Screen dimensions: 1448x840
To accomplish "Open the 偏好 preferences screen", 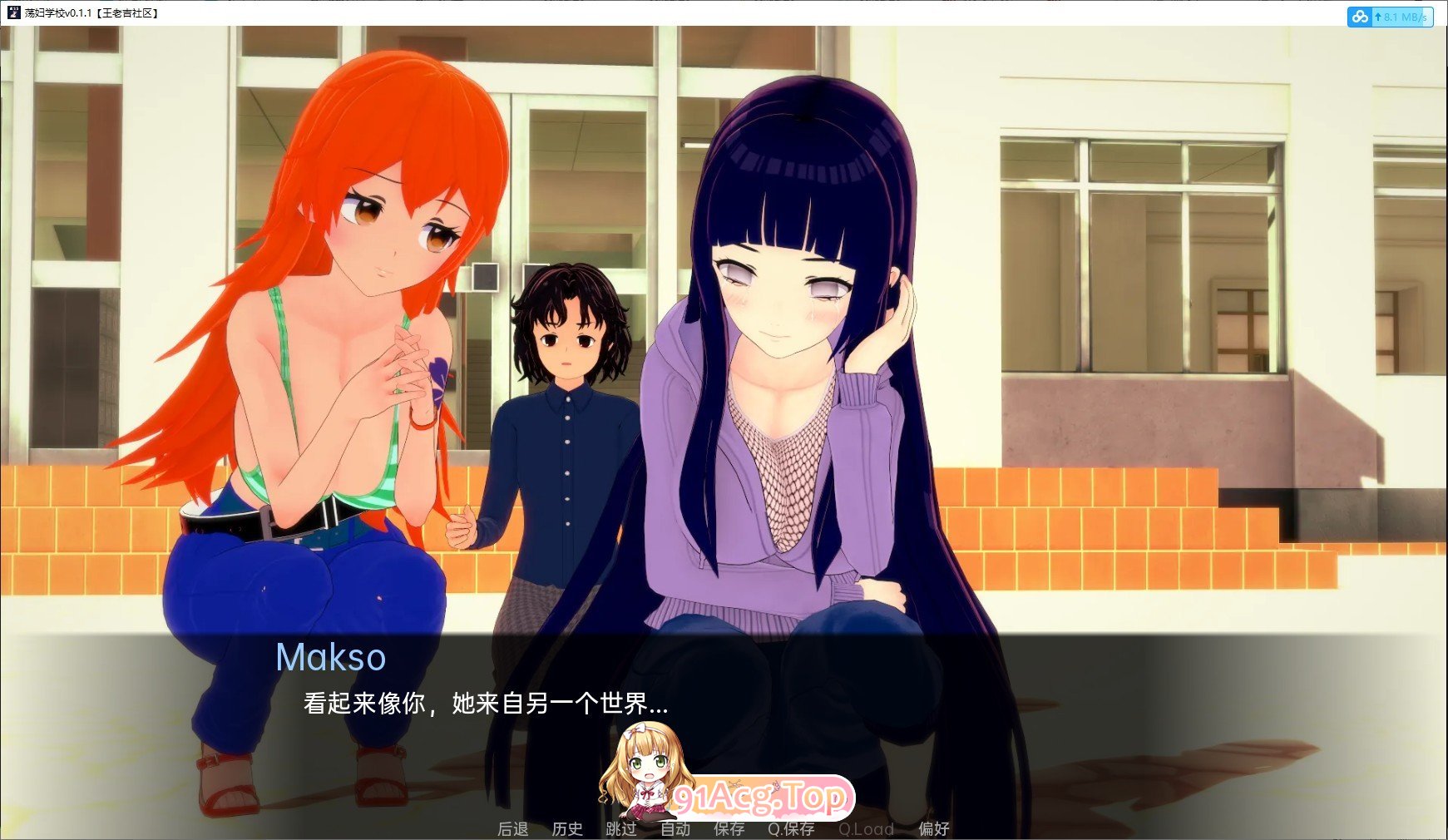I will pyautogui.click(x=935, y=829).
